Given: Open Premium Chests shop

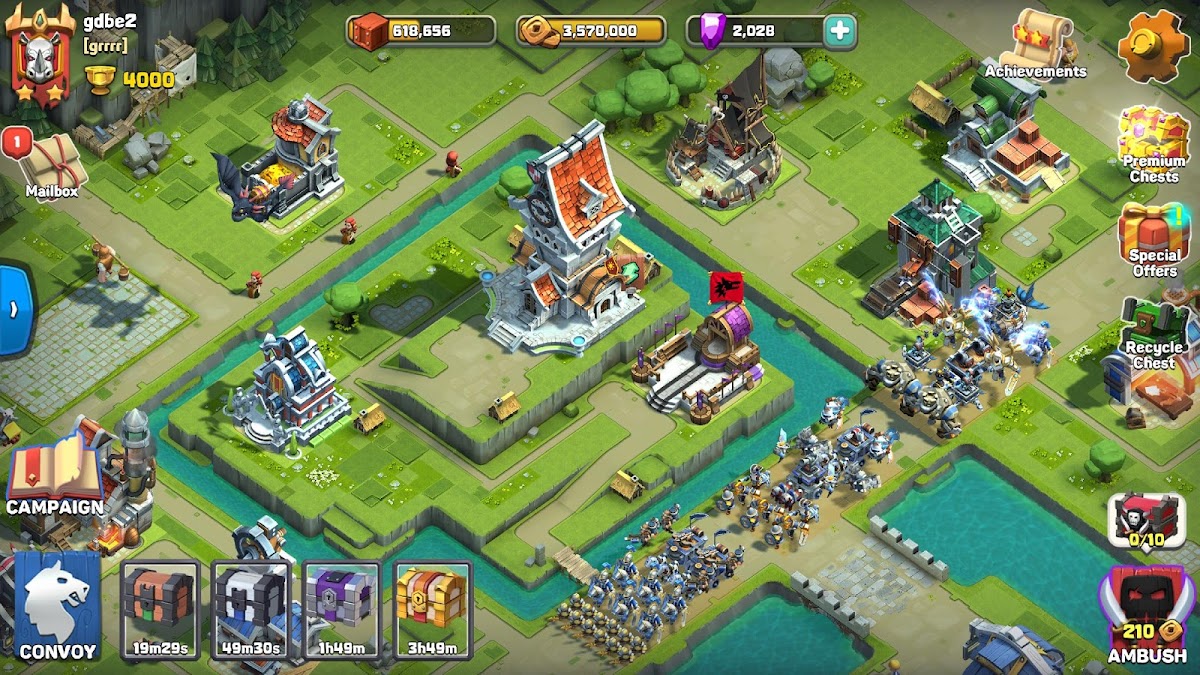Looking at the screenshot, I should click(1153, 145).
